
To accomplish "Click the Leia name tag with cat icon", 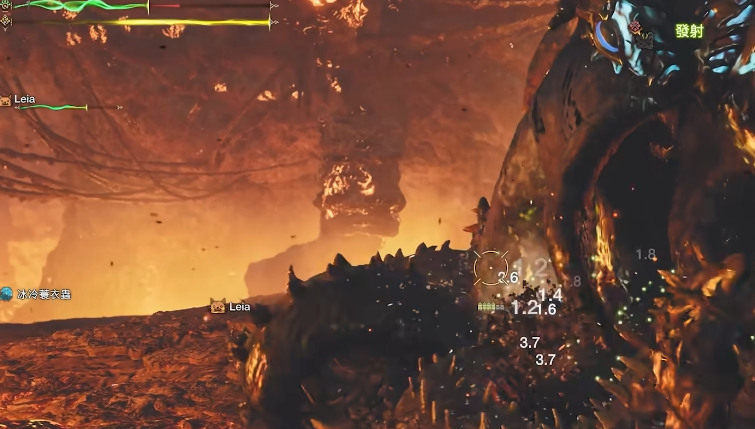I will coord(231,307).
